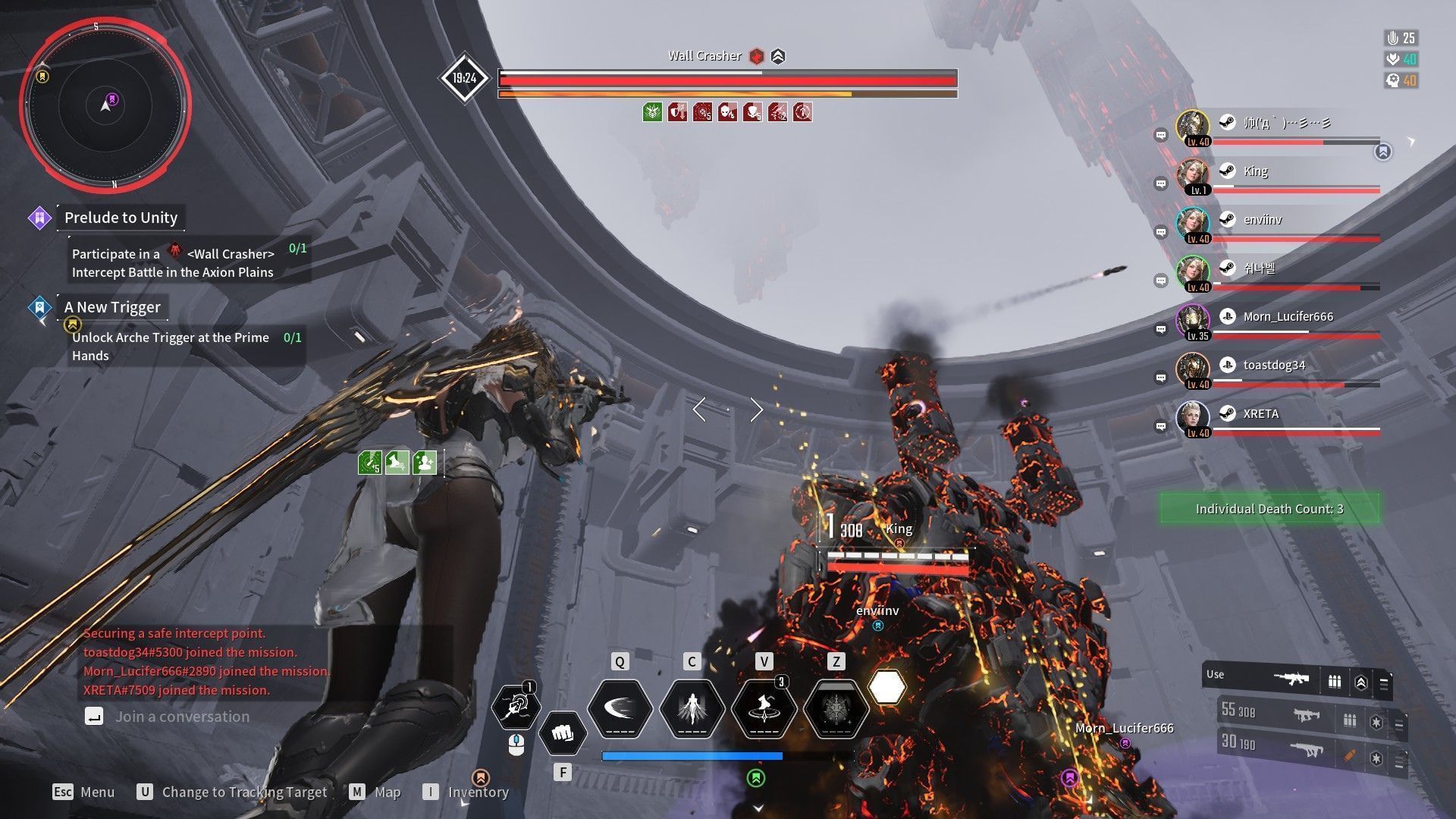This screenshot has height=819, width=1456.
Task: Use the fist melee attack icon
Action: coord(562,733)
